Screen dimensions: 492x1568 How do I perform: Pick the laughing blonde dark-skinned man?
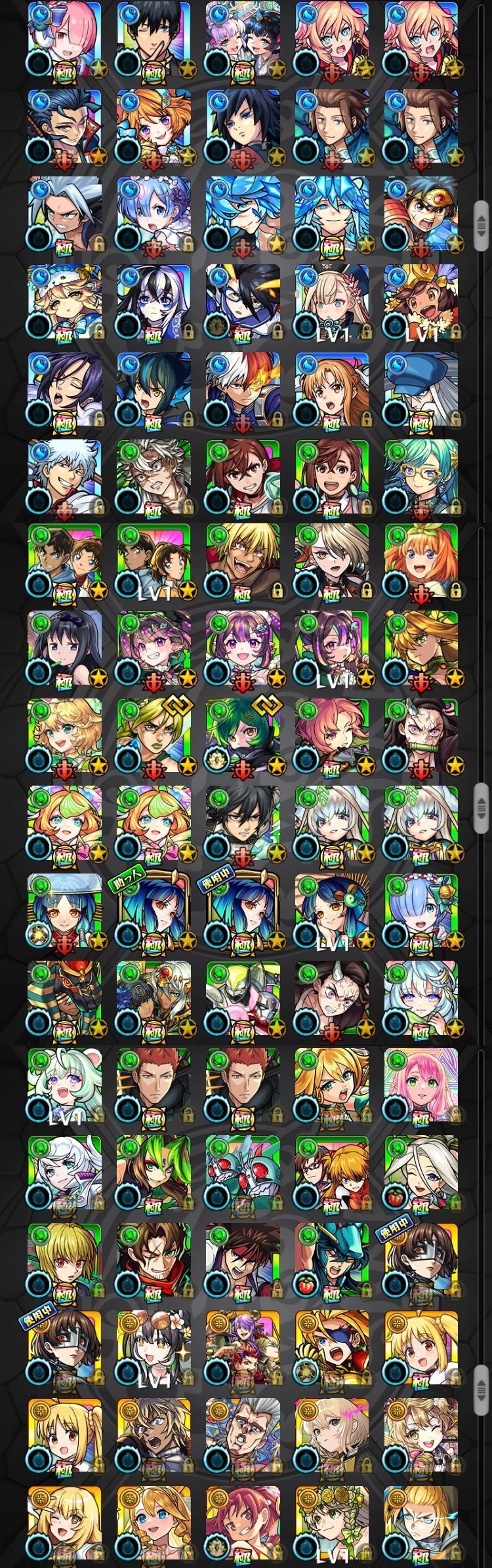[243, 562]
